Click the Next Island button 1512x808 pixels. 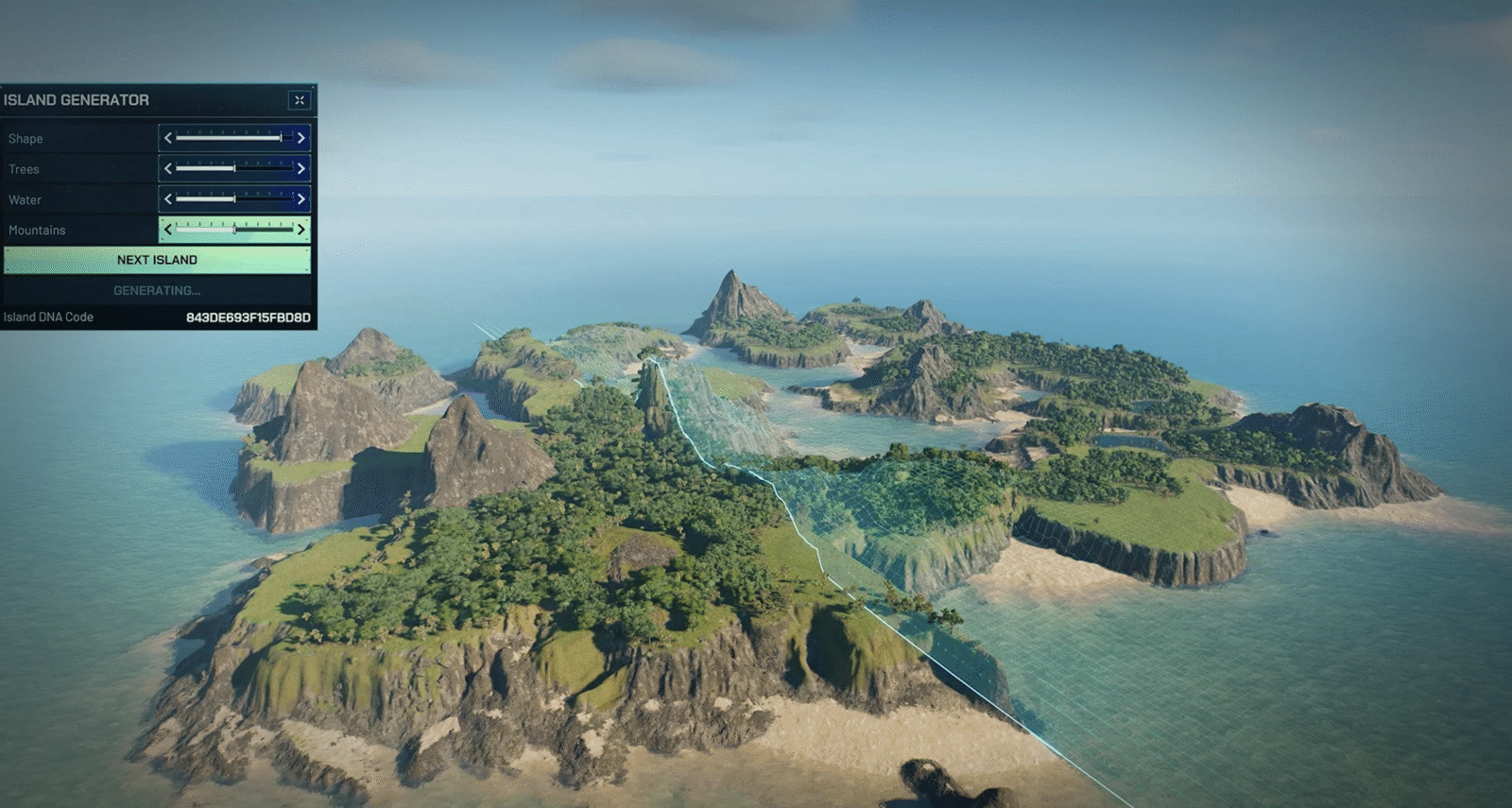tap(157, 260)
